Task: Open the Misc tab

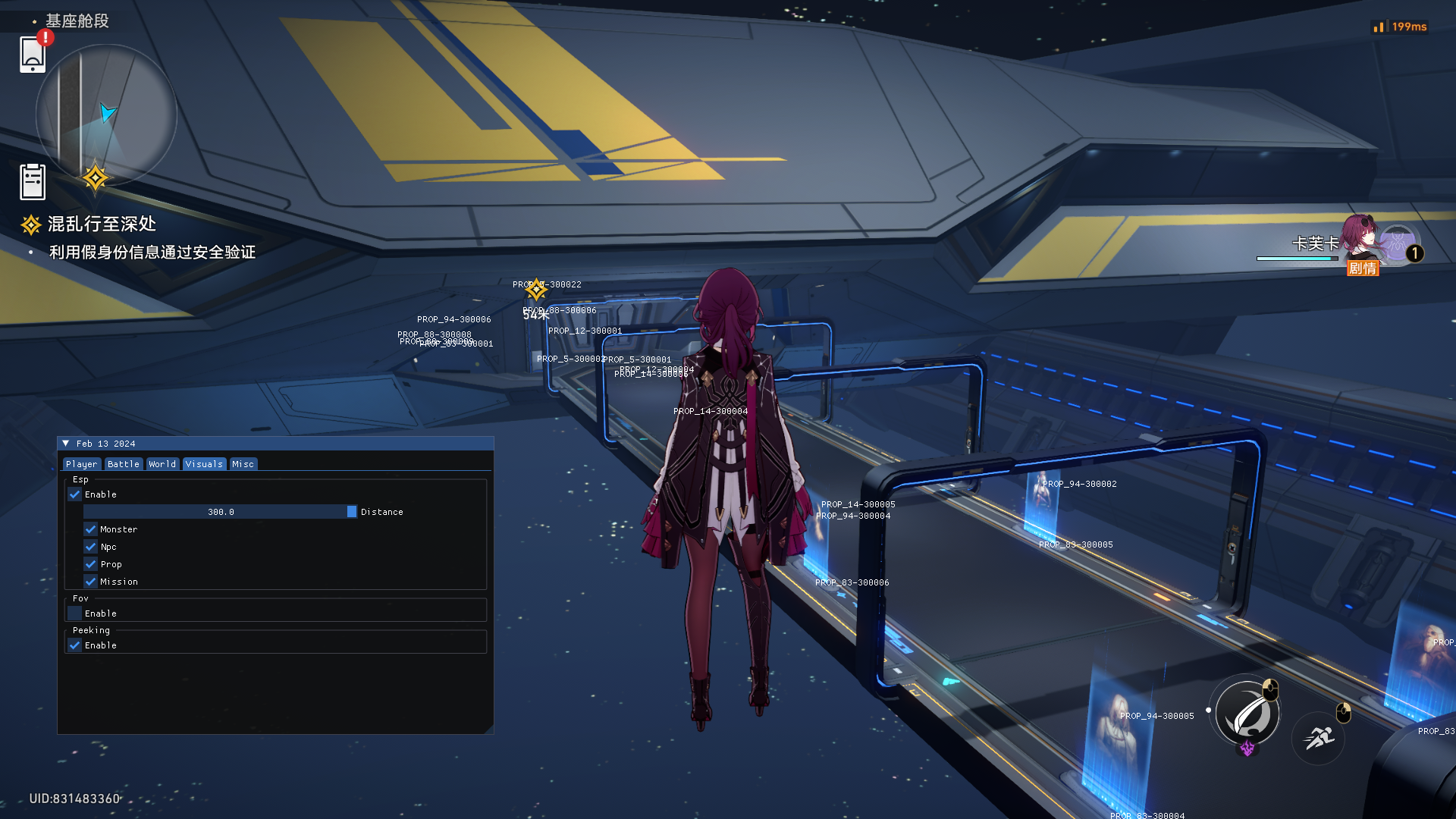Action: [243, 463]
